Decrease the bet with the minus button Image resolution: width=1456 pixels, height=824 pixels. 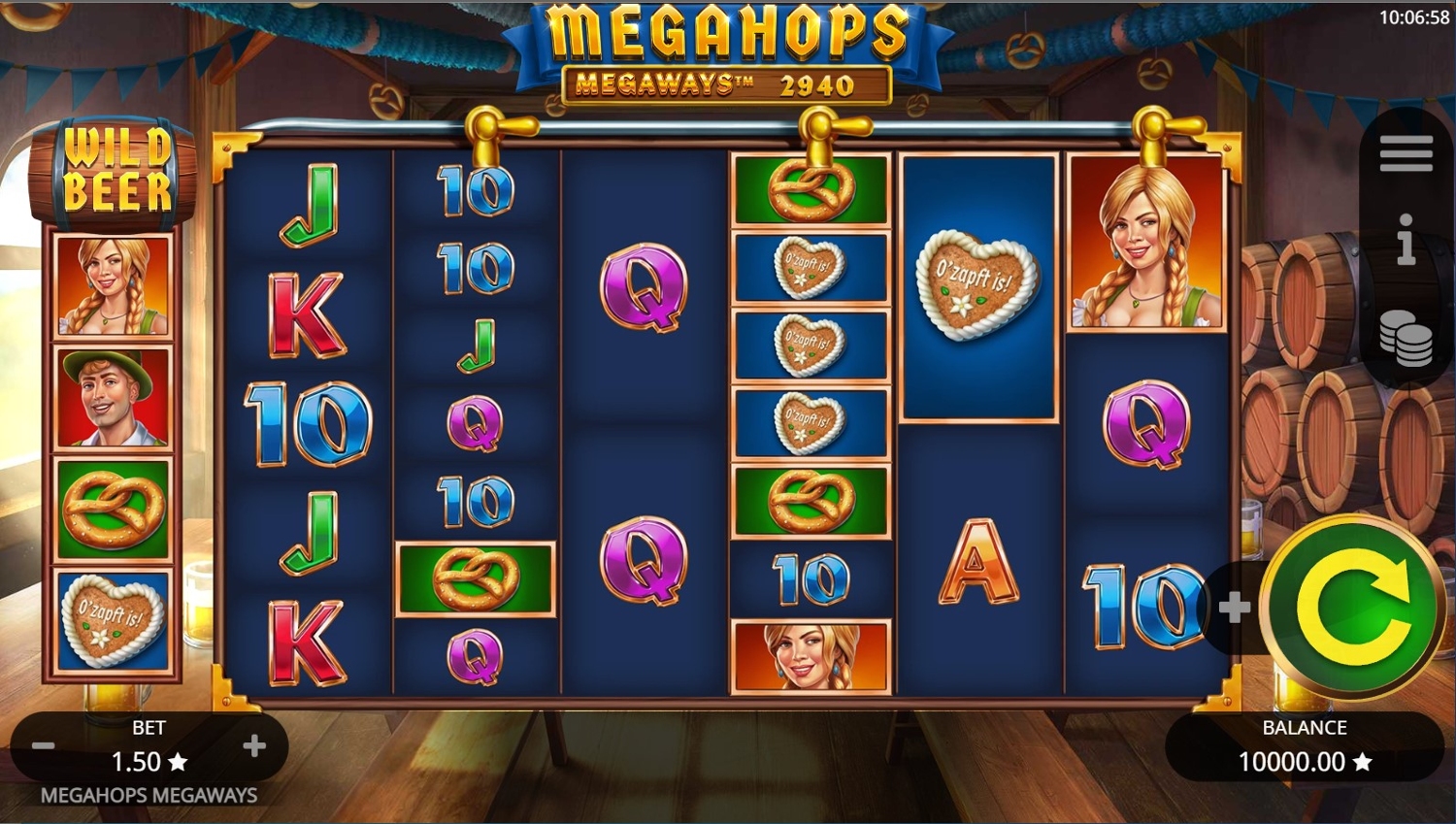tap(44, 746)
